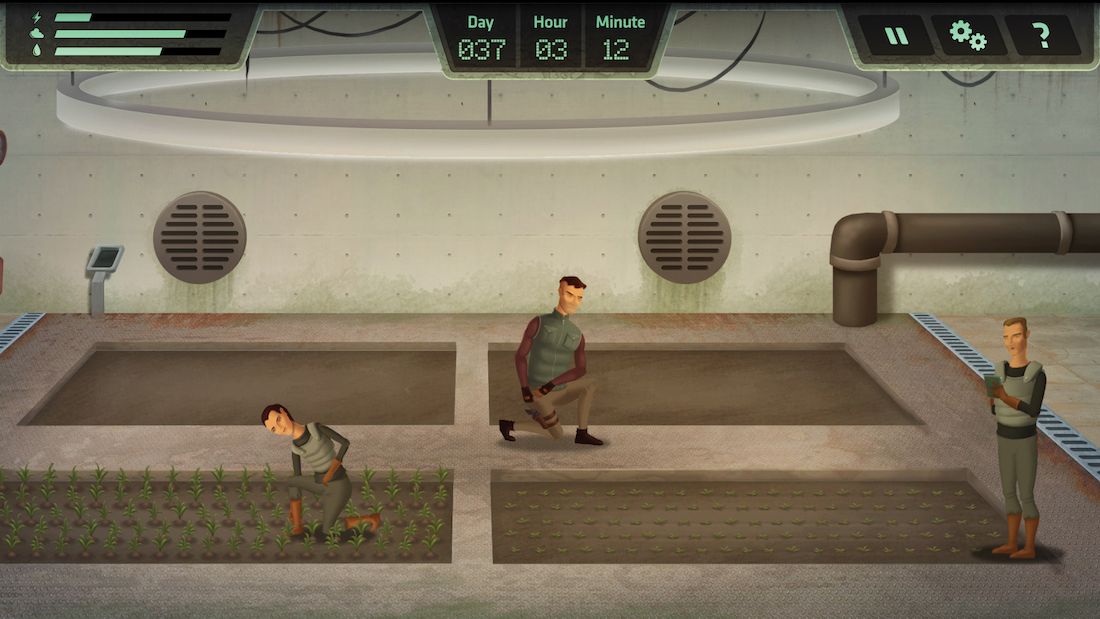Pause the game
Screen dimensions: 1100x619
coord(896,36)
